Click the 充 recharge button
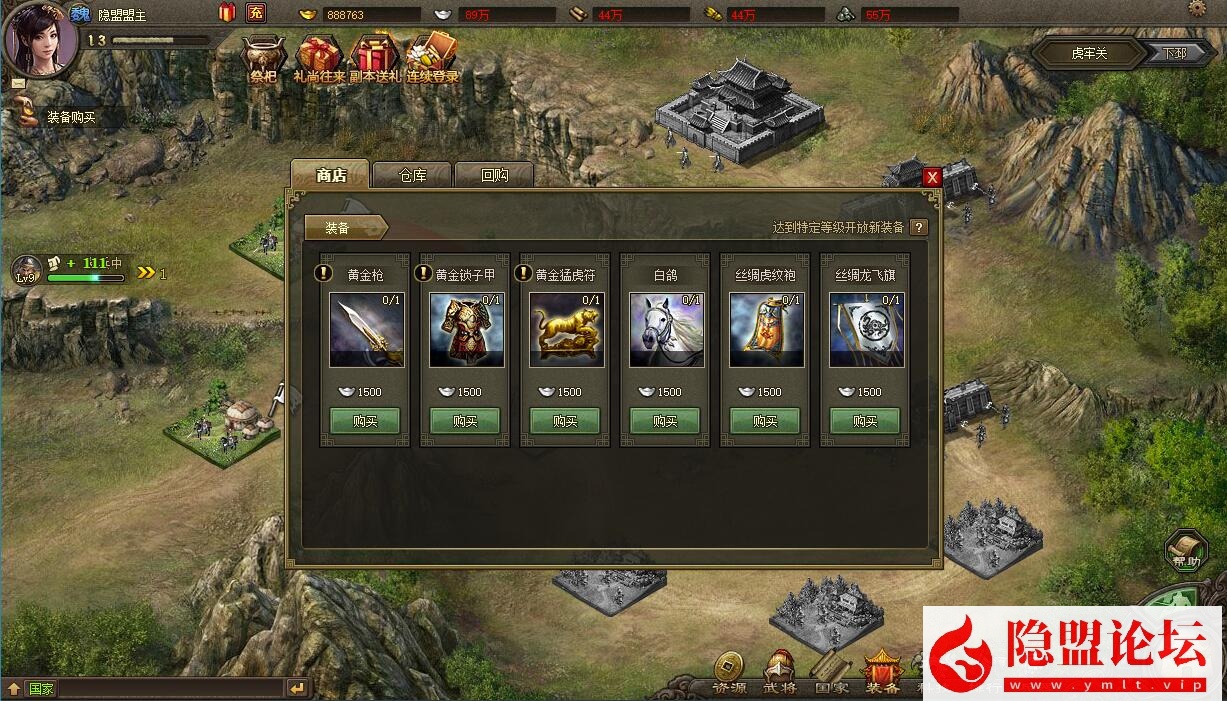The height and width of the screenshot is (701, 1227). [x=256, y=13]
